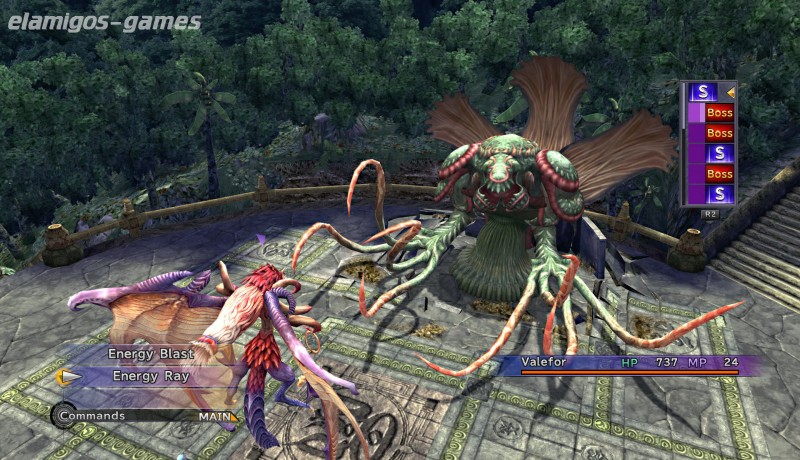Image resolution: width=800 pixels, height=460 pixels.
Task: Open the Commands MAIN bar
Action: 145,416
